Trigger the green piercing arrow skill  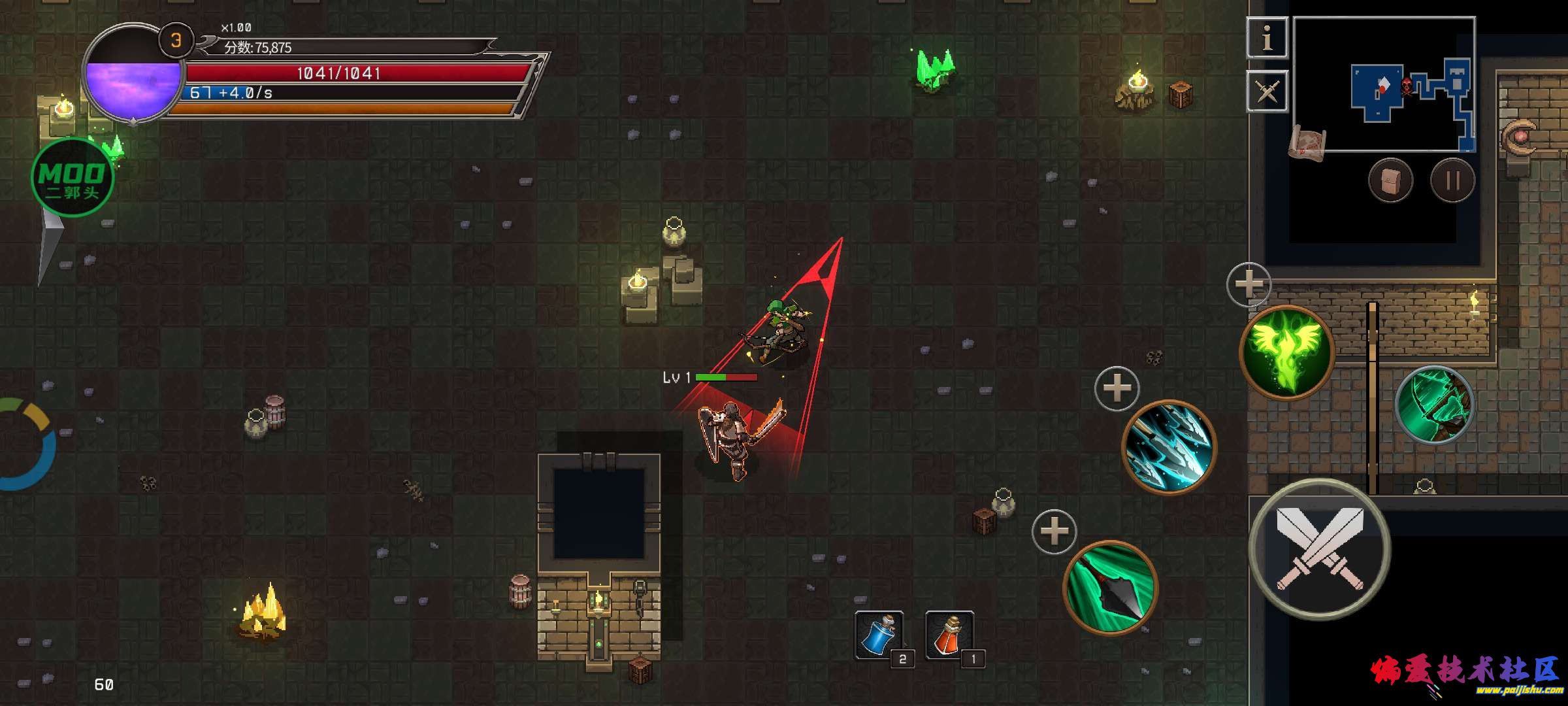pyautogui.click(x=1110, y=587)
